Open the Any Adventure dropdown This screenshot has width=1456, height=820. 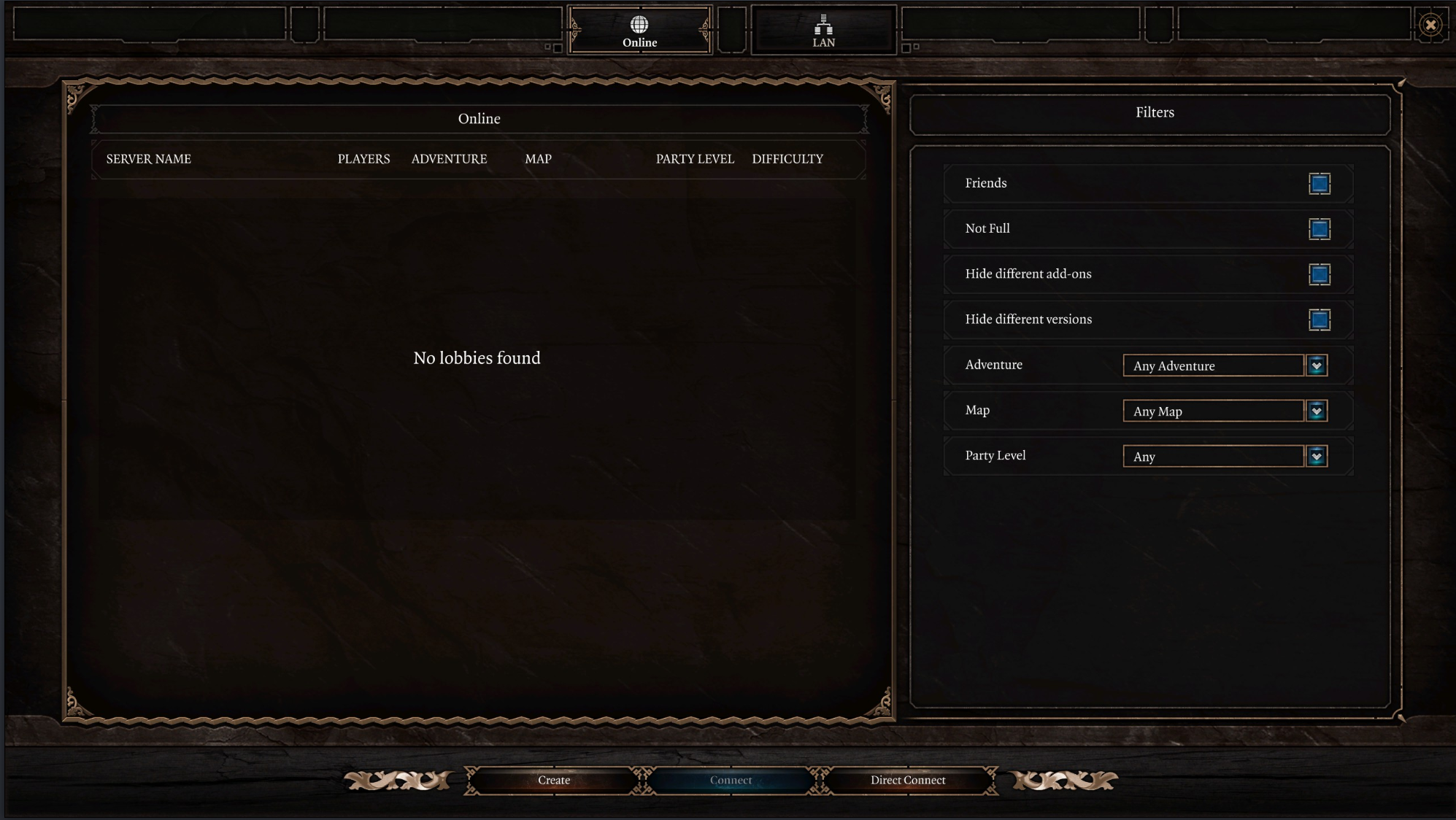tap(1213, 365)
